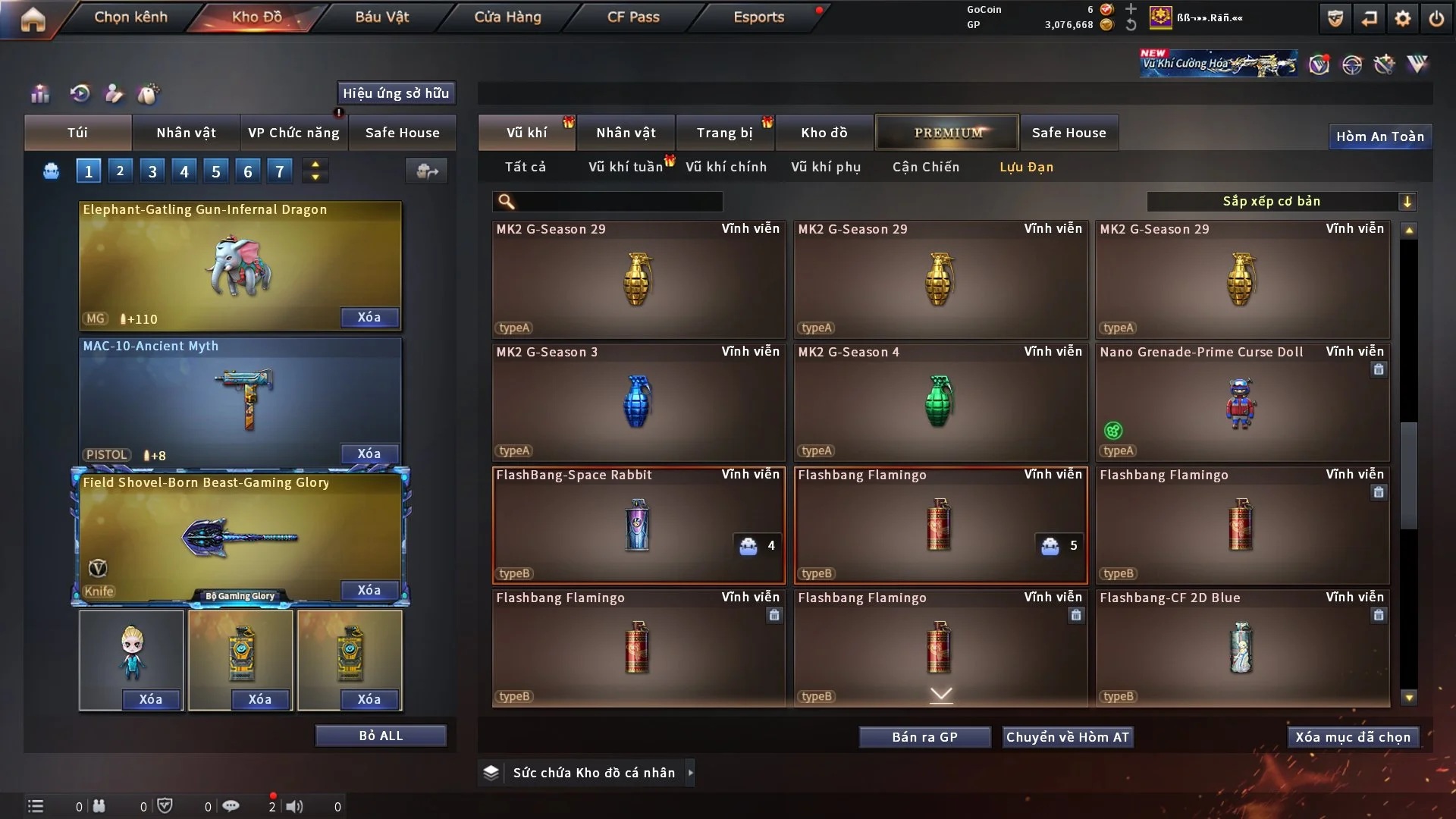This screenshot has width=1456, height=819.
Task: Open the Esports menu
Action: pyautogui.click(x=758, y=17)
